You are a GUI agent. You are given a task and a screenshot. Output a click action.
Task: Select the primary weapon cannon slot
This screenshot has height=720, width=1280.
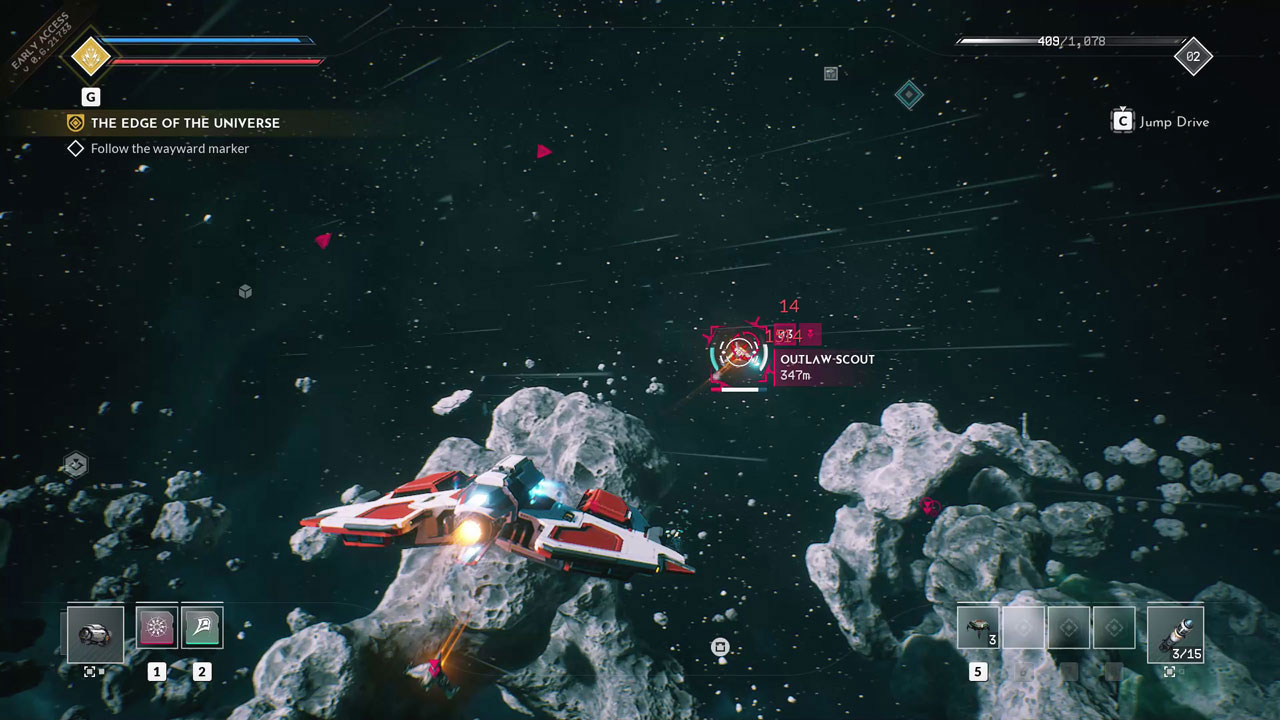[x=95, y=634]
